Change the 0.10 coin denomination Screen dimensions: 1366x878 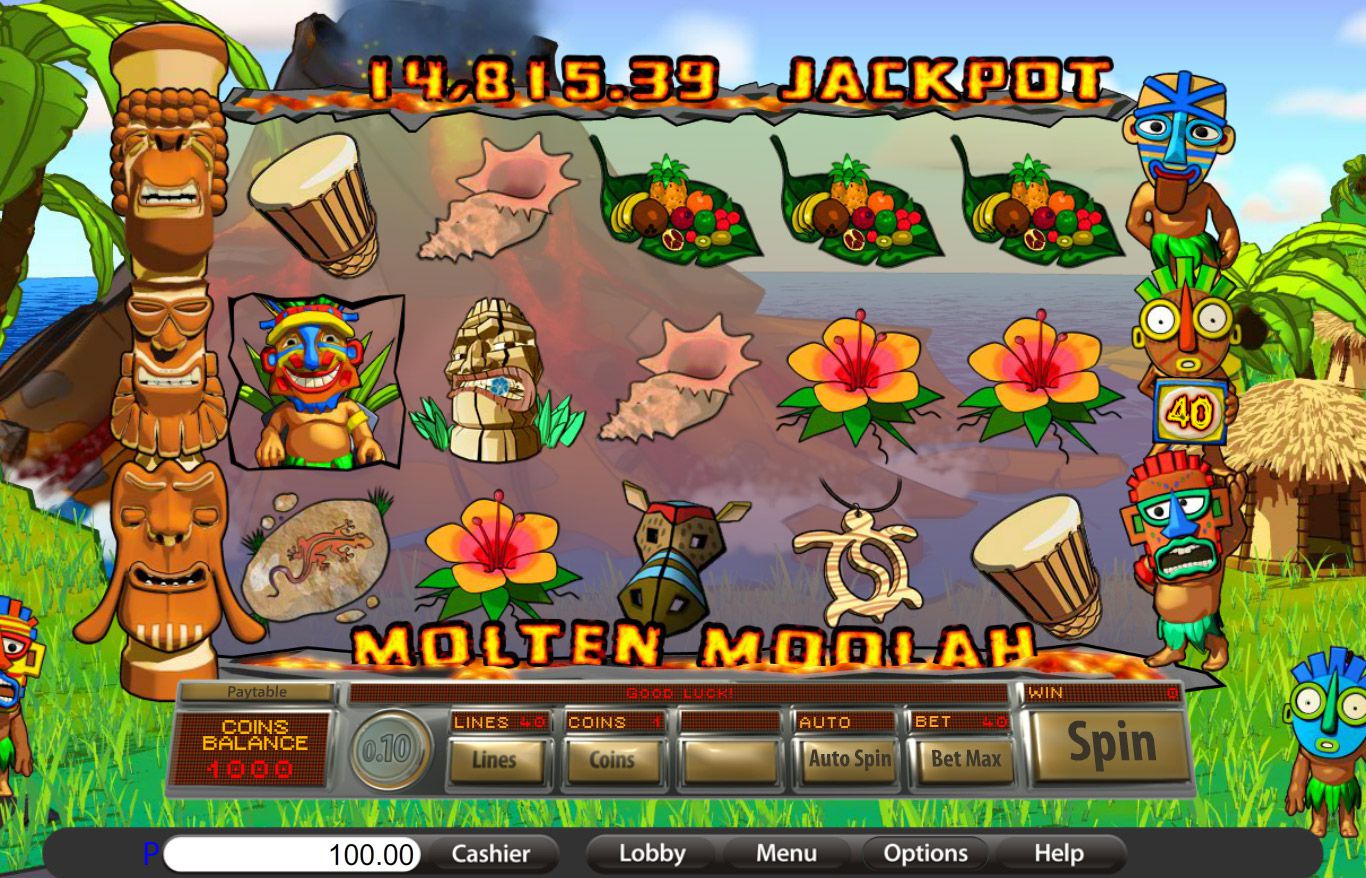[x=389, y=750]
